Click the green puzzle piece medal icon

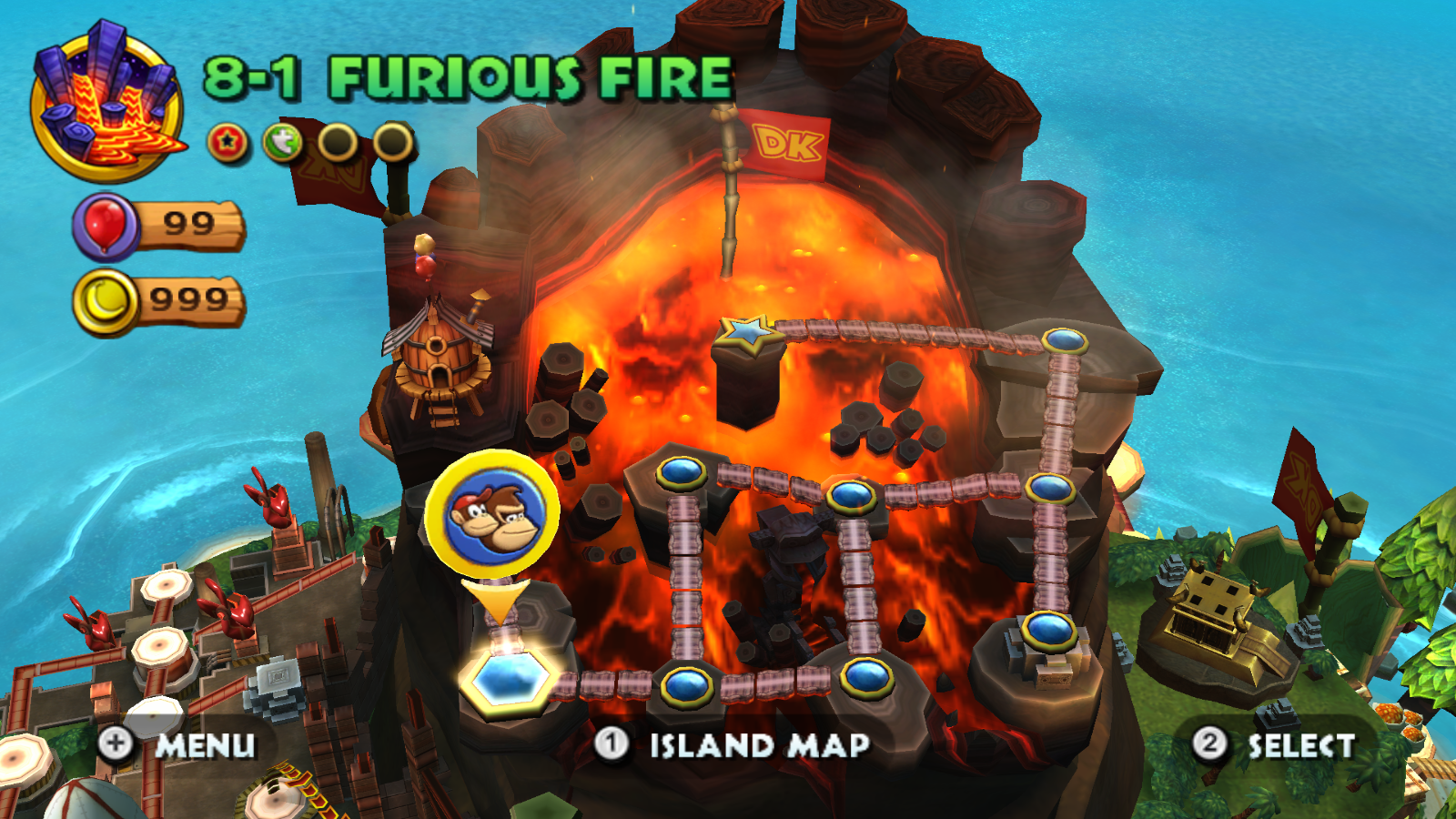click(282, 142)
